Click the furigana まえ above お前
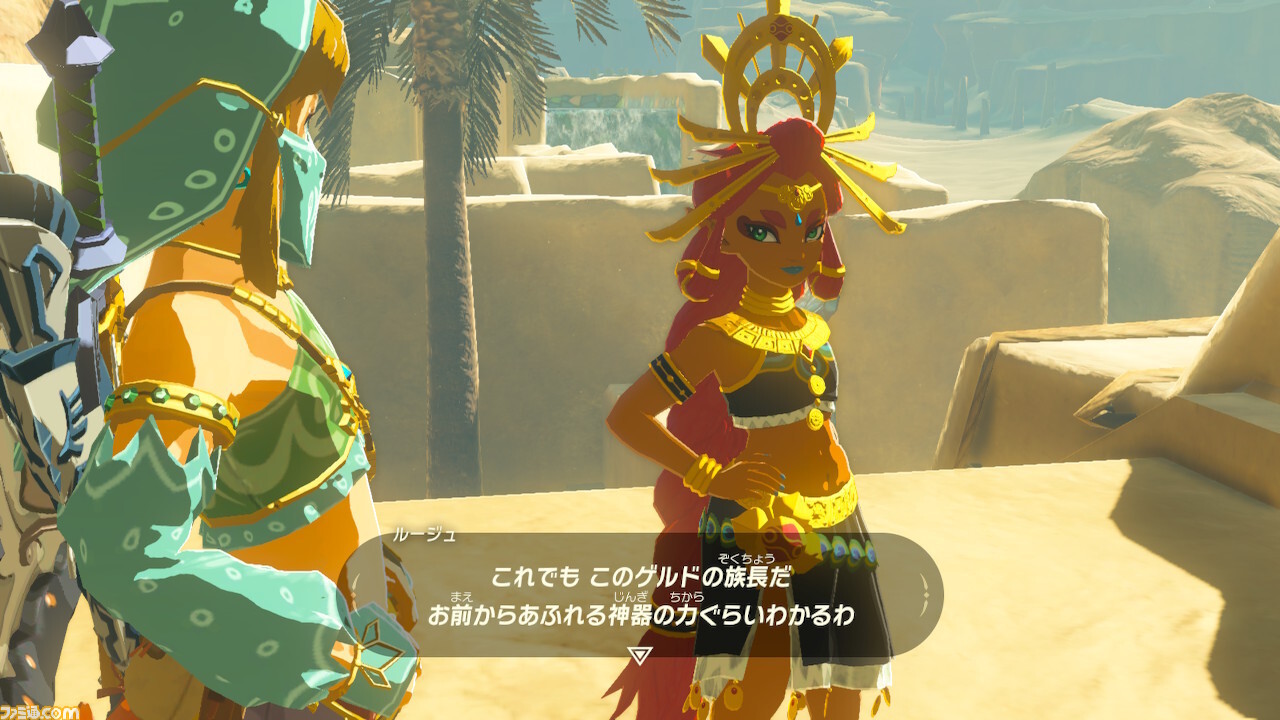1280x720 pixels. point(459,596)
